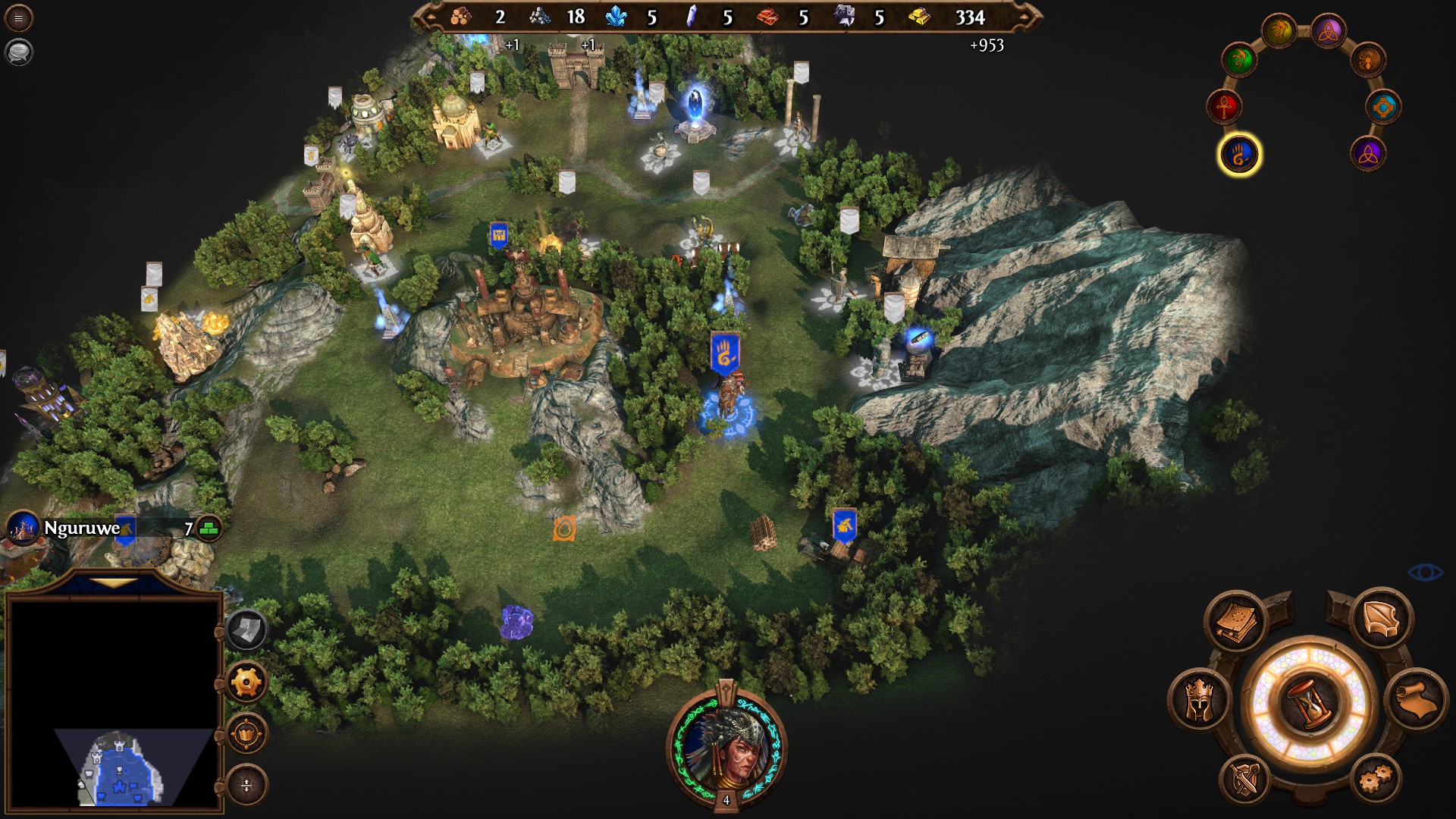
Task: Click the orange cog button beside minimap
Action: click(x=246, y=682)
